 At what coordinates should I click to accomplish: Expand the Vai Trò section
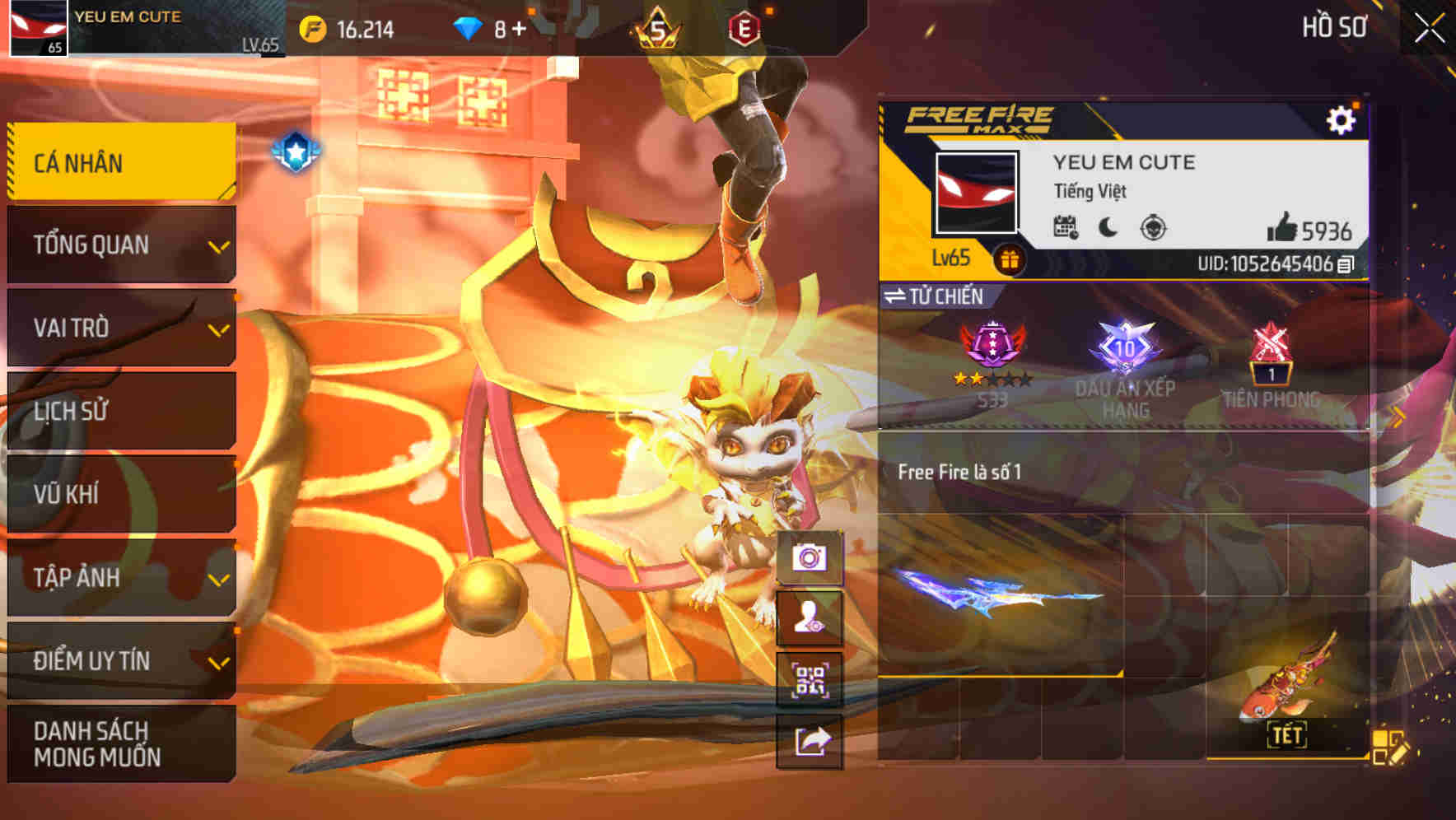119,328
